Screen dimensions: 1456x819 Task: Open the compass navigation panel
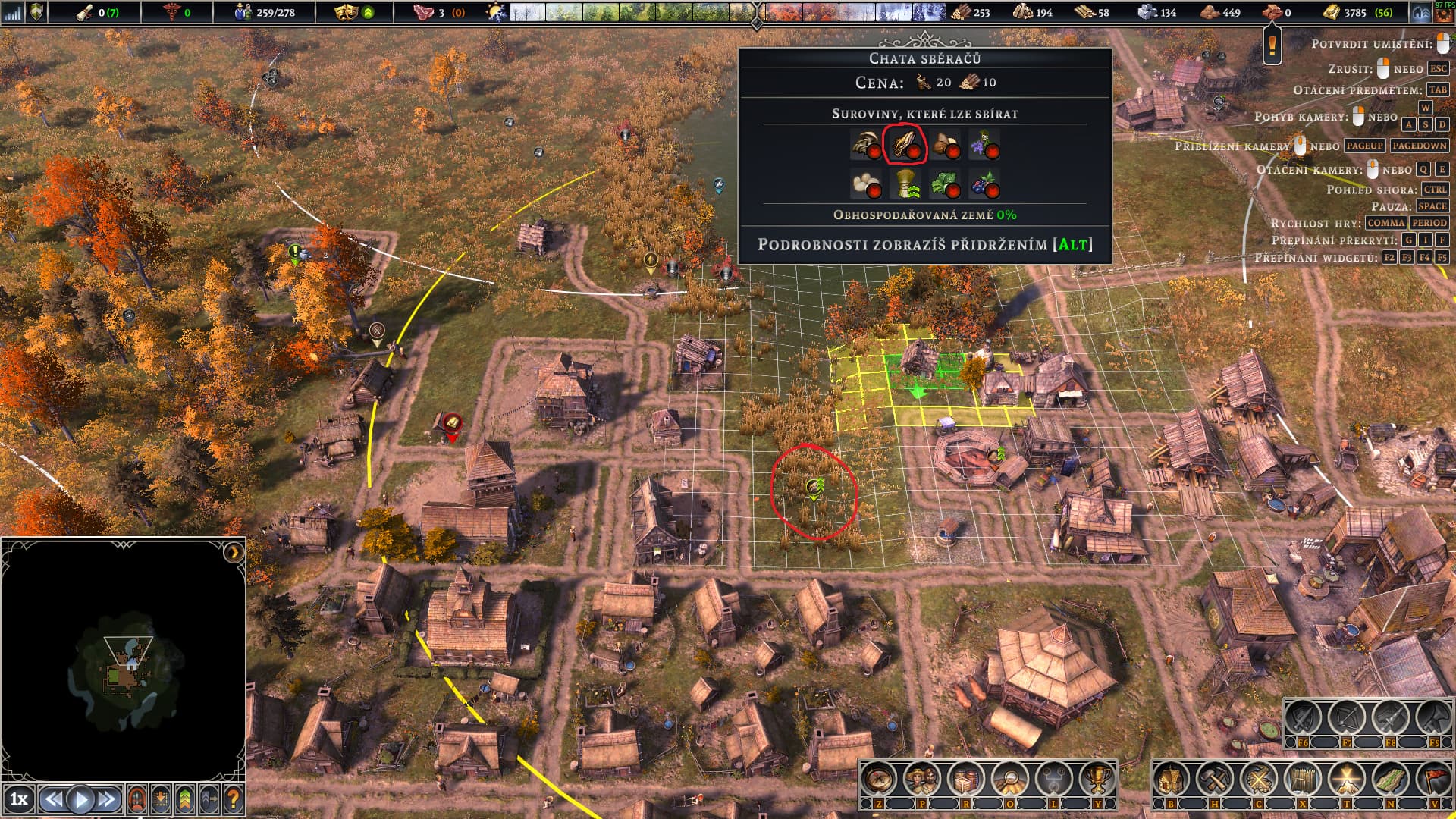point(878,779)
